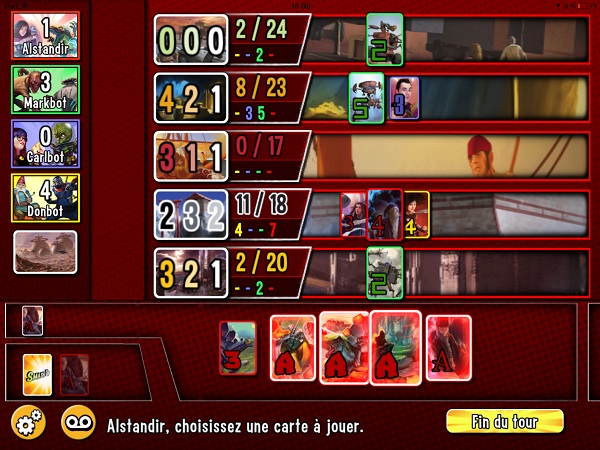Inspect the yellow power 4 minion on base
Viewport: 600px width, 450px height.
point(415,215)
